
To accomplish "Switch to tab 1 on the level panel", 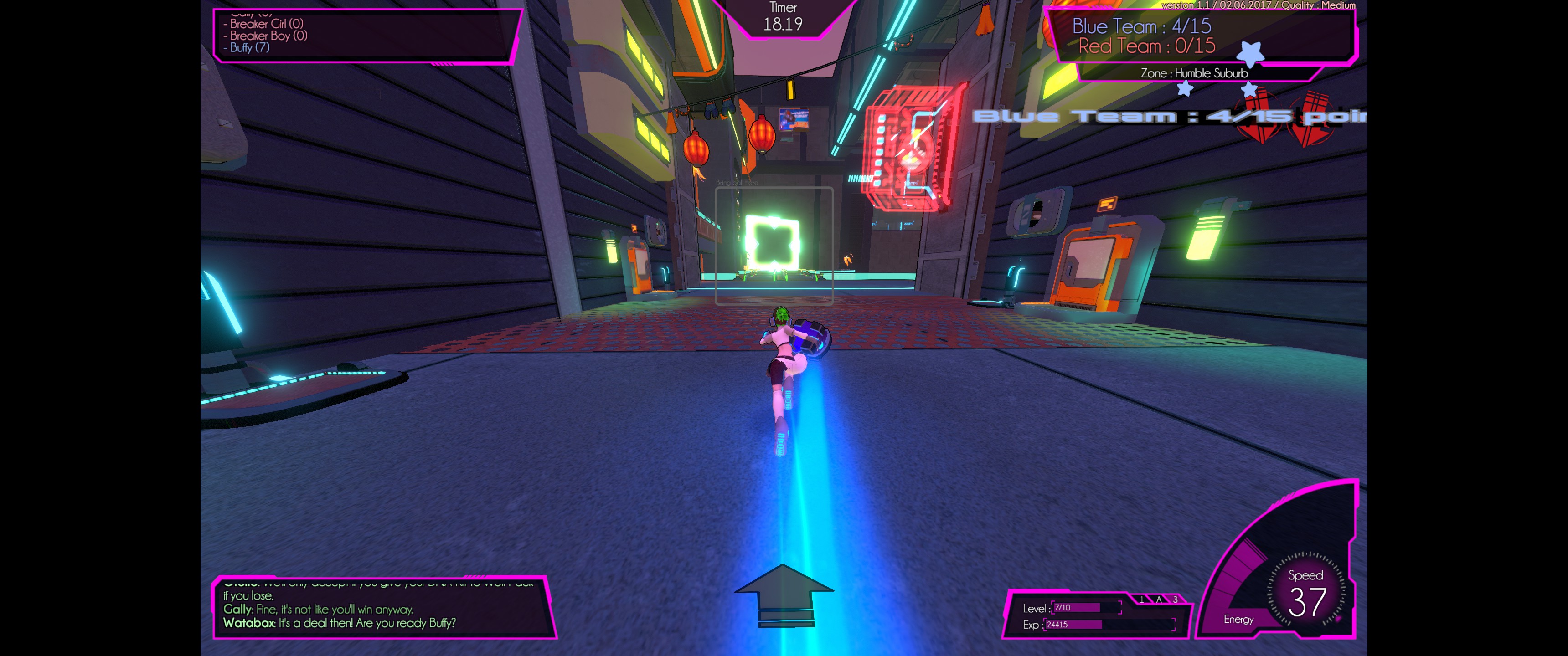I will pyautogui.click(x=1141, y=600).
